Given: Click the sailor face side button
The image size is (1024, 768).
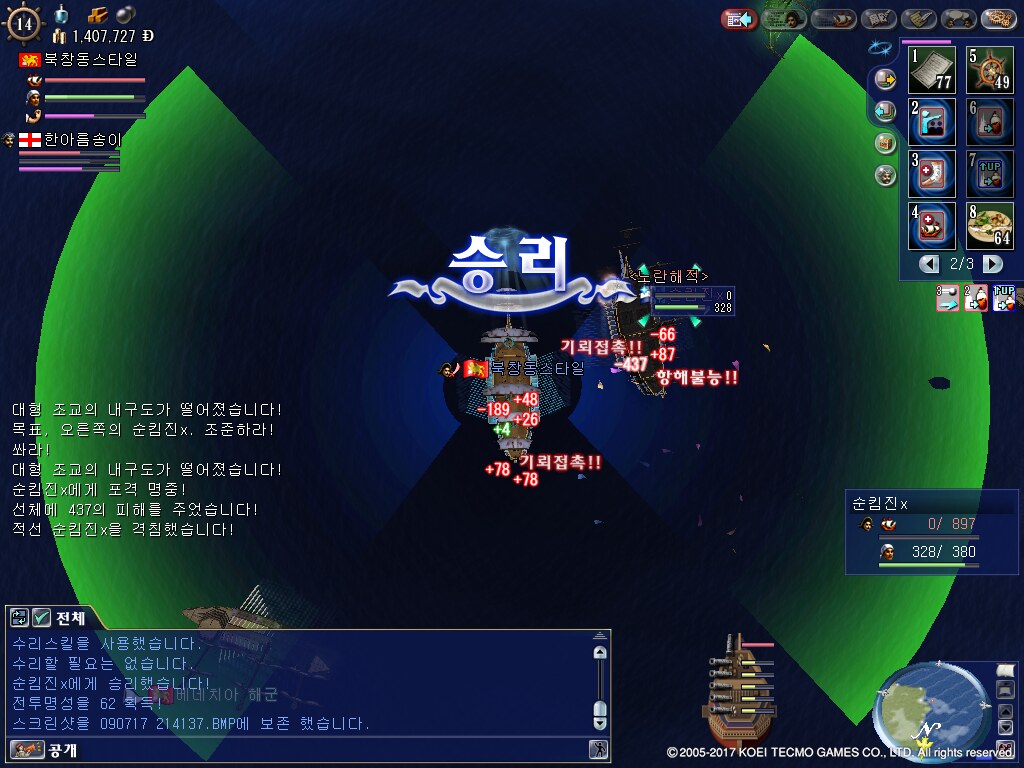Looking at the screenshot, I should (885, 175).
